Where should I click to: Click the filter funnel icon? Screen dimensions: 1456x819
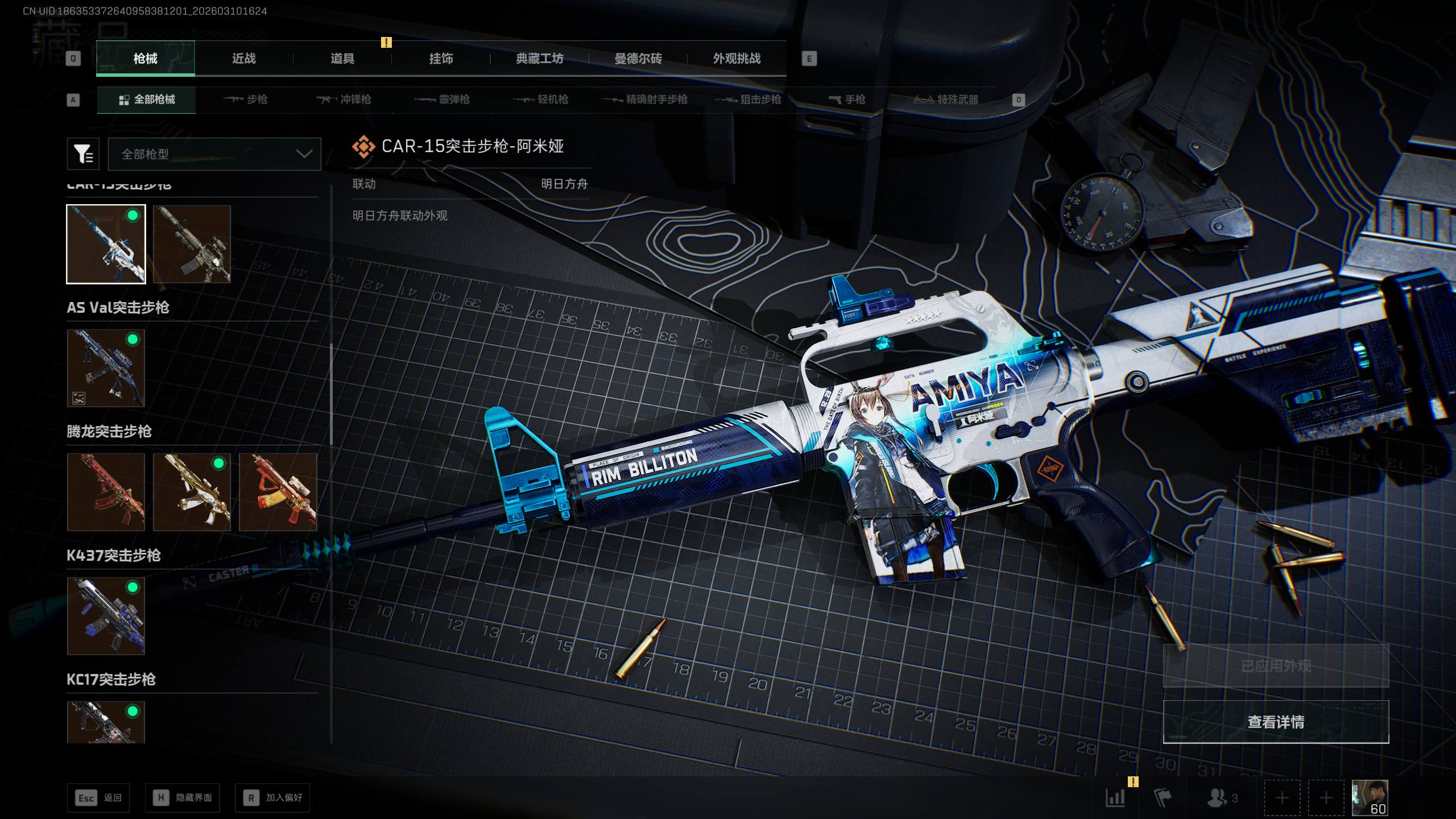[x=83, y=154]
